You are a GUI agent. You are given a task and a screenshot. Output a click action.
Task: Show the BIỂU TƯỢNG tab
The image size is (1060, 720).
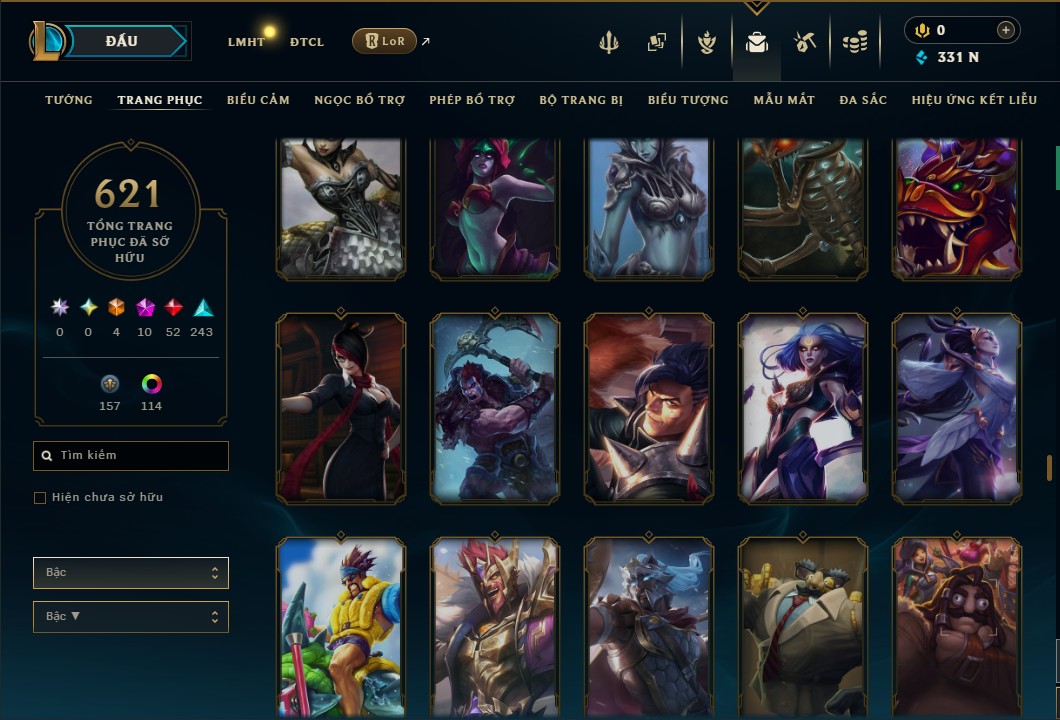[688, 100]
